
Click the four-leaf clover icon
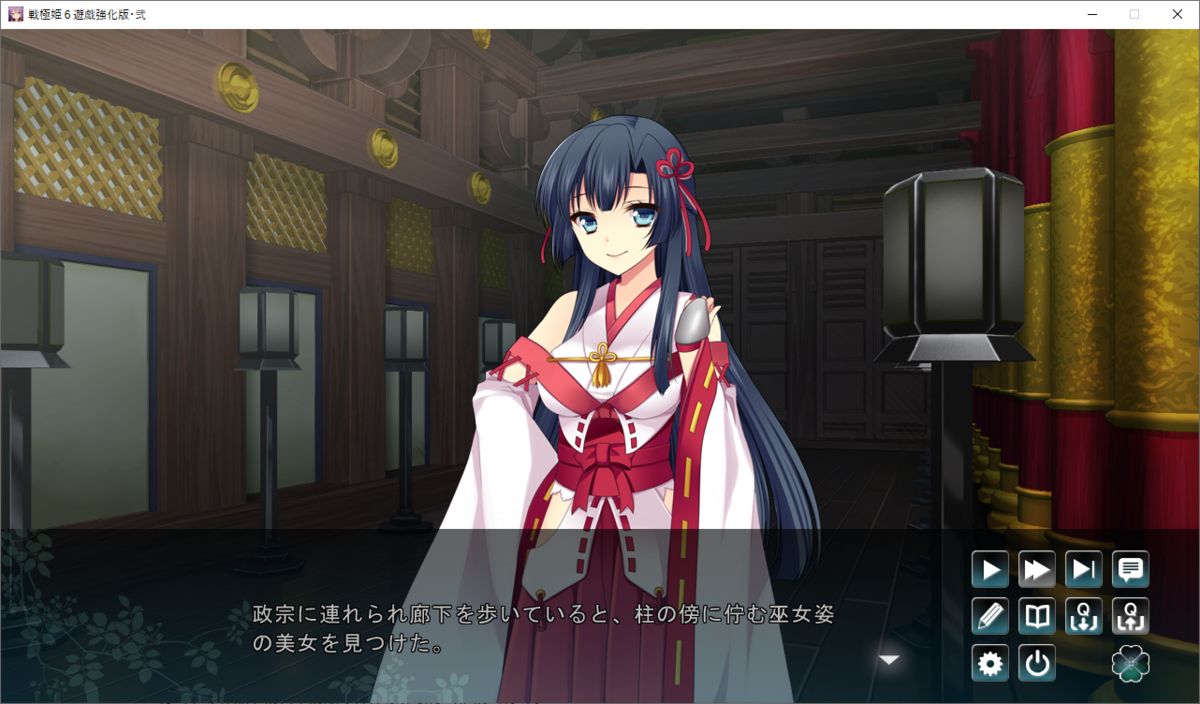1130,663
